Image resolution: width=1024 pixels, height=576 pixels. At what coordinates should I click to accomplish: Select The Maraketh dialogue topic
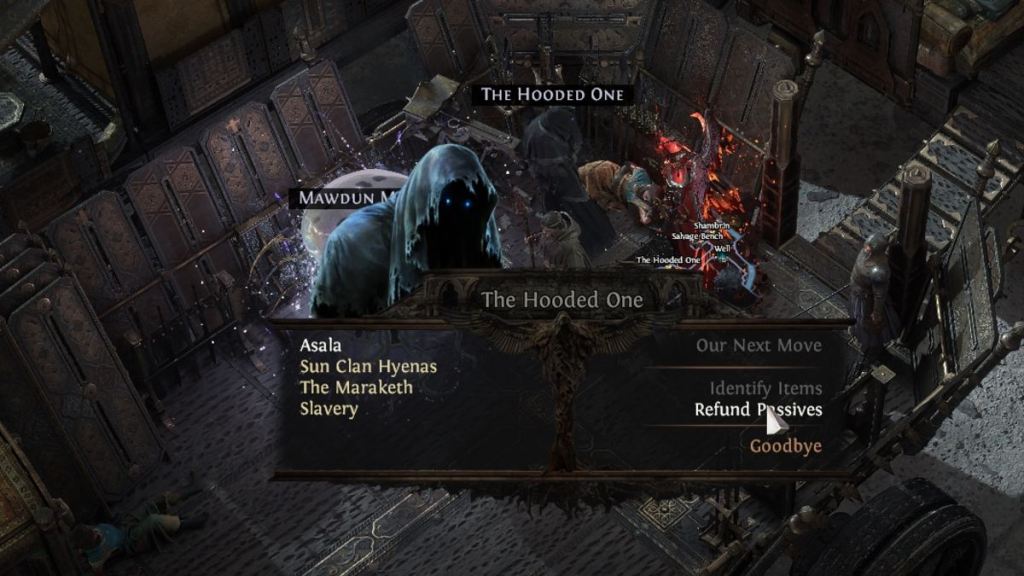click(356, 388)
